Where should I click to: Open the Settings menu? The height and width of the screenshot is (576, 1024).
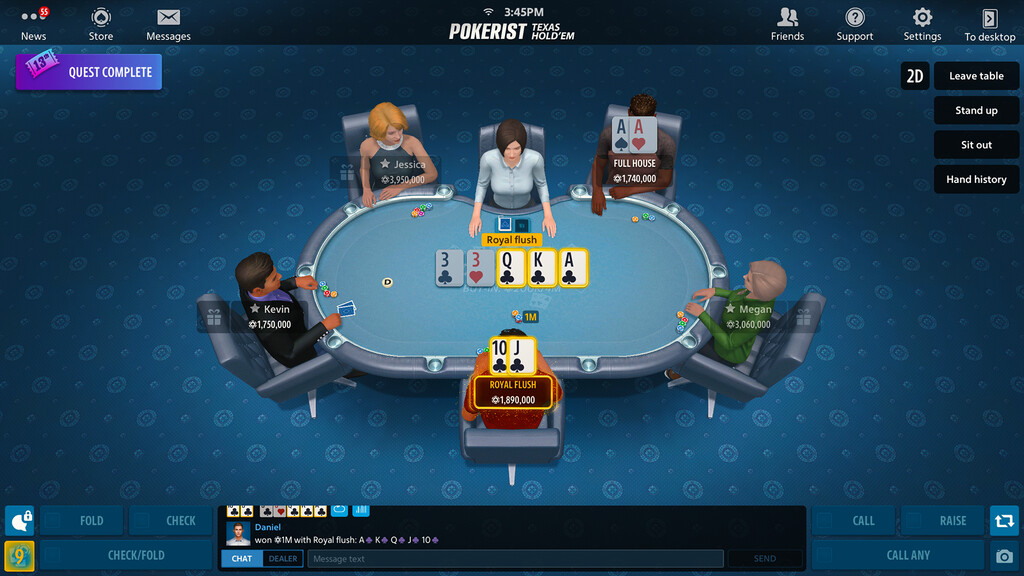coord(922,24)
